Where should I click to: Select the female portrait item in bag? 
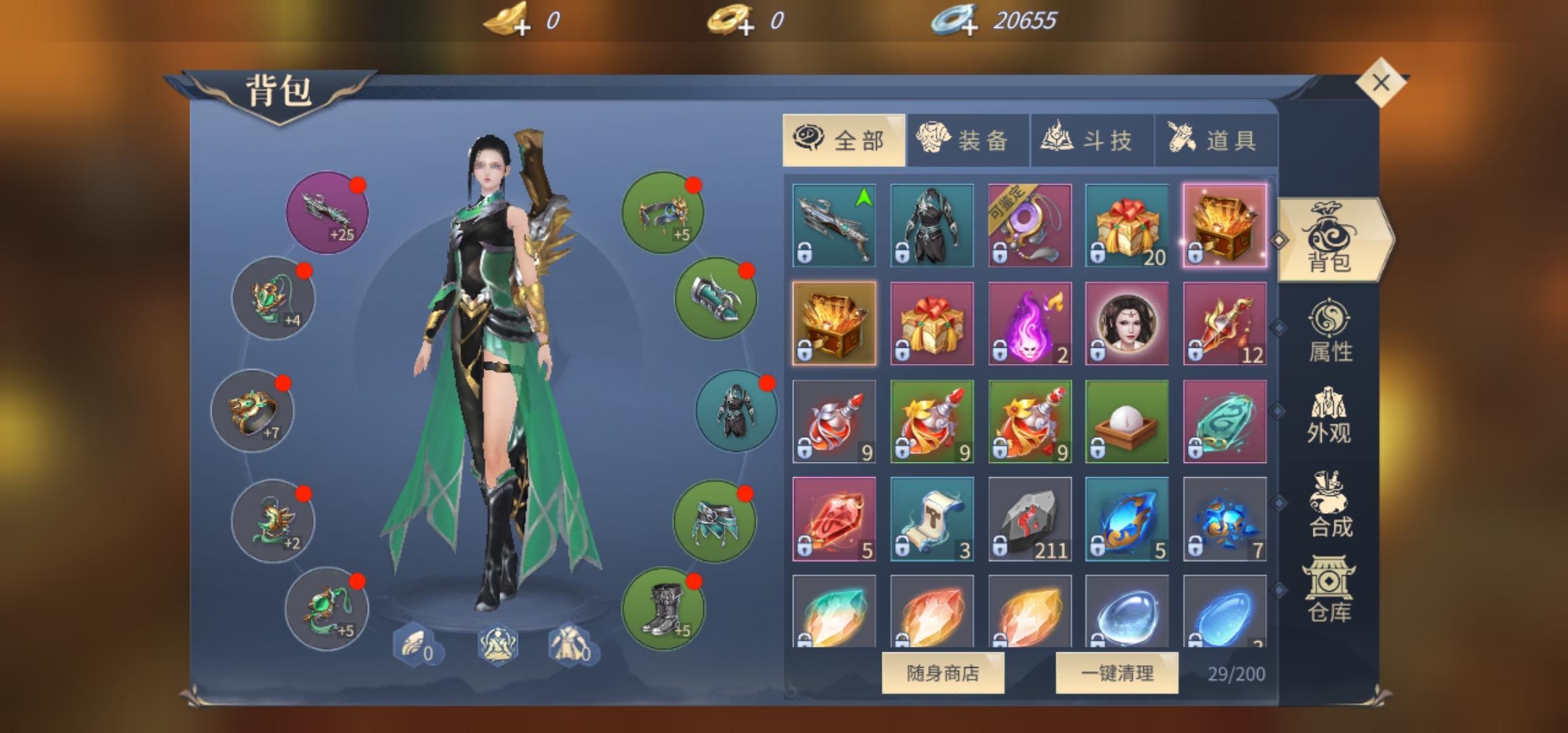point(1127,324)
